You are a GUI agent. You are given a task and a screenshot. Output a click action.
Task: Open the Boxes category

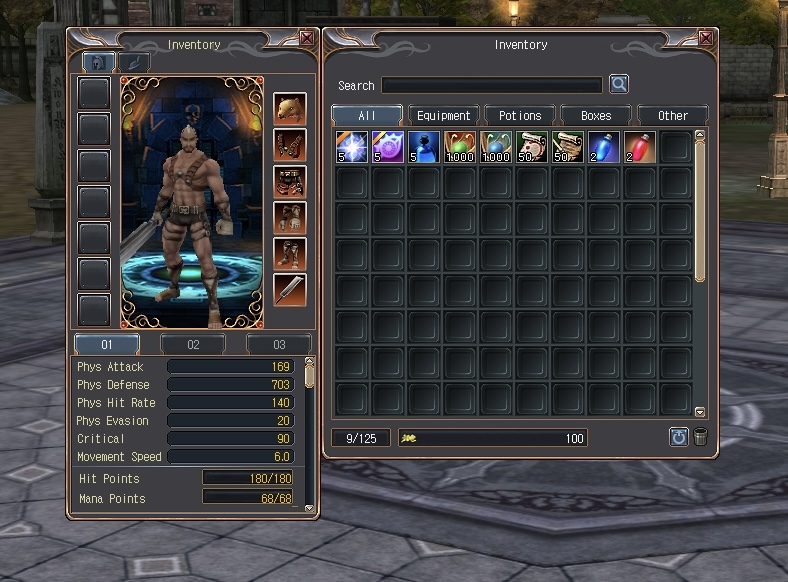[x=596, y=116]
